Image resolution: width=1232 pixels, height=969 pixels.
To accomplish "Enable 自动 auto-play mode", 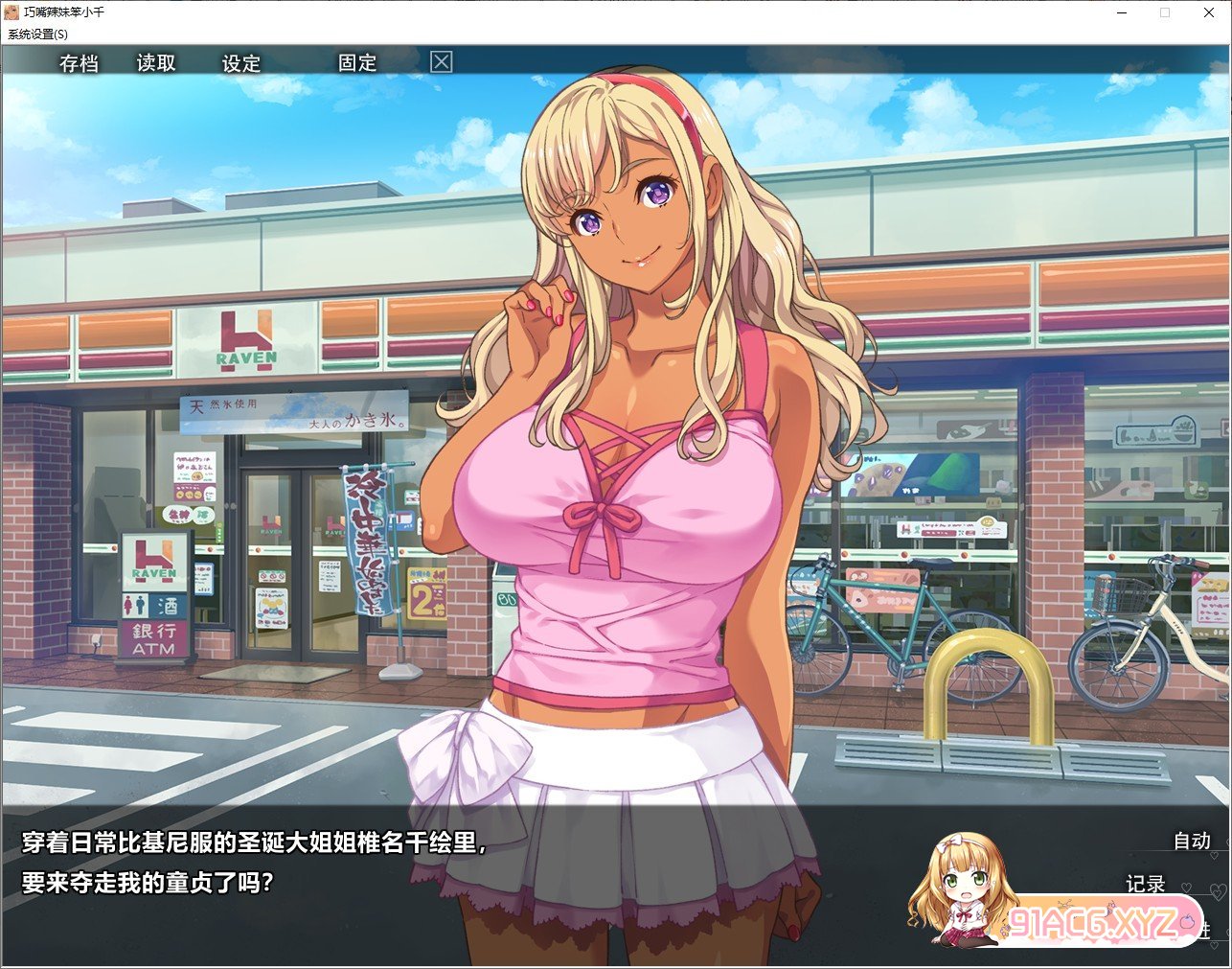I will [x=1192, y=841].
